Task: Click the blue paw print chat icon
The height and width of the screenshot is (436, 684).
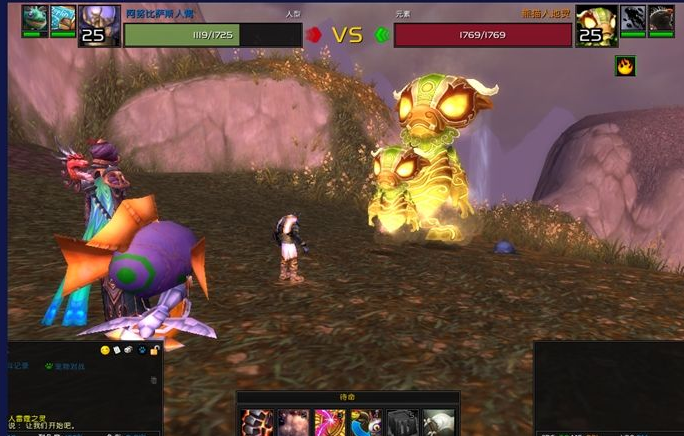Action: click(142, 350)
